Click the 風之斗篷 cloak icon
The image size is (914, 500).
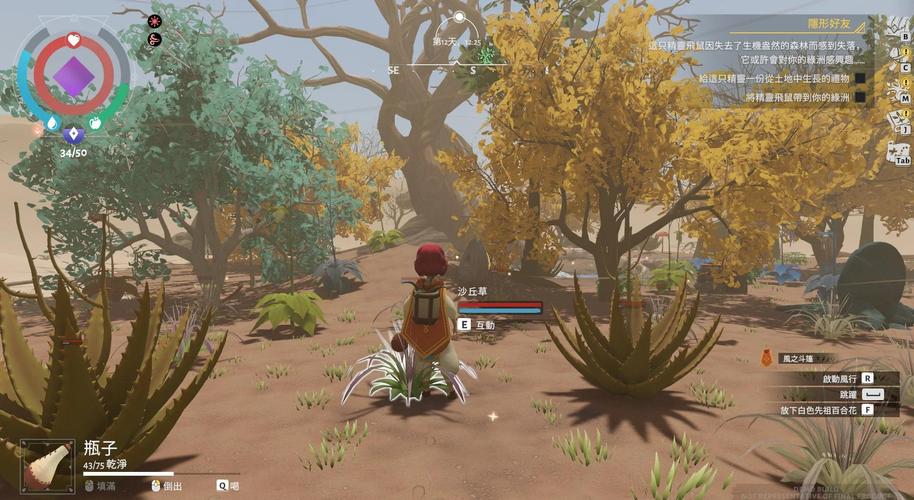(x=767, y=358)
